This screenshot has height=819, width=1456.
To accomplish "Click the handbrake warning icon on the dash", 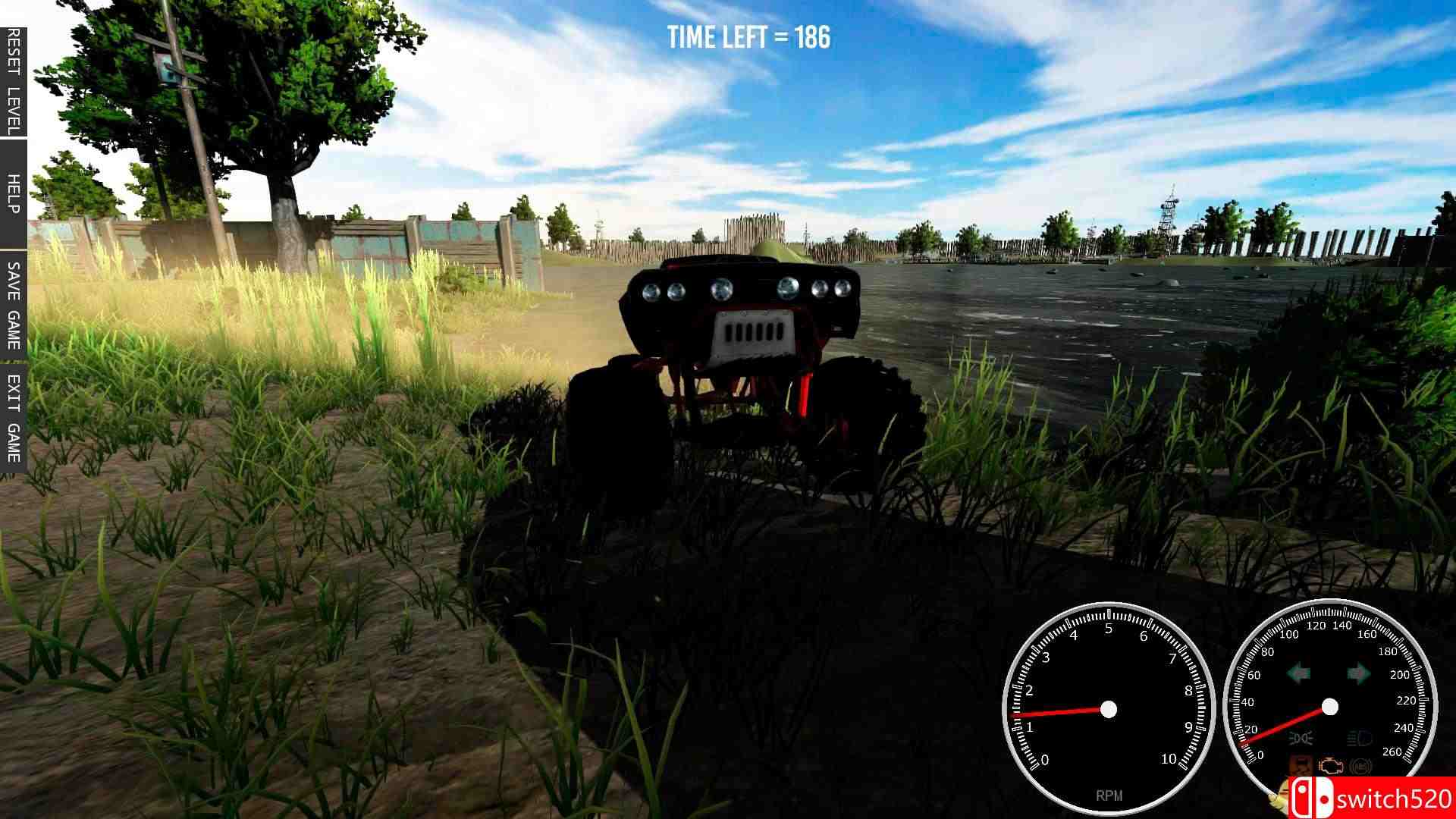I will pos(1299,765).
